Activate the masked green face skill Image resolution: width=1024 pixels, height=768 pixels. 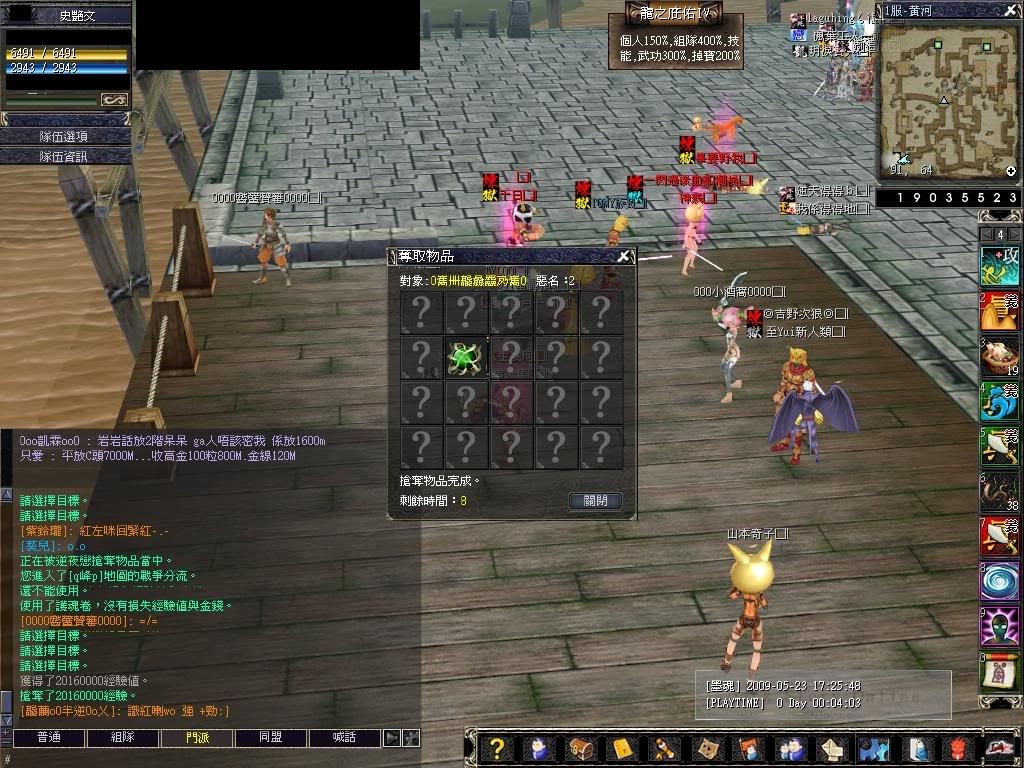pyautogui.click(x=1000, y=627)
